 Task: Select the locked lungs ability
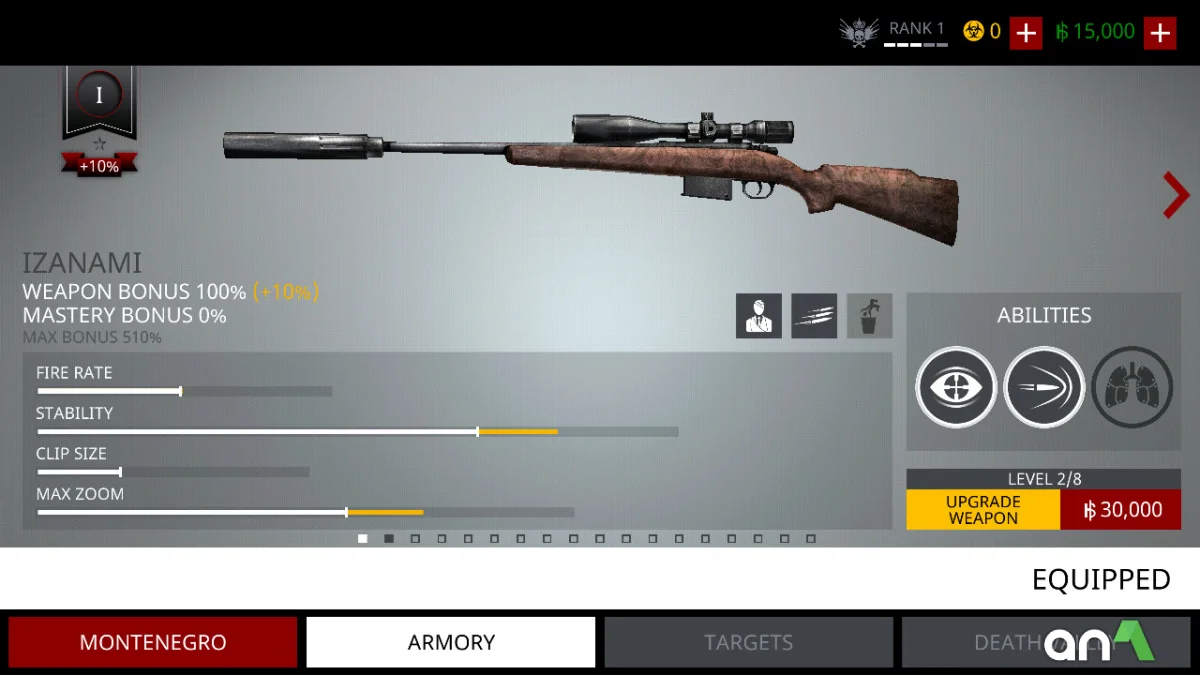pyautogui.click(x=1131, y=387)
